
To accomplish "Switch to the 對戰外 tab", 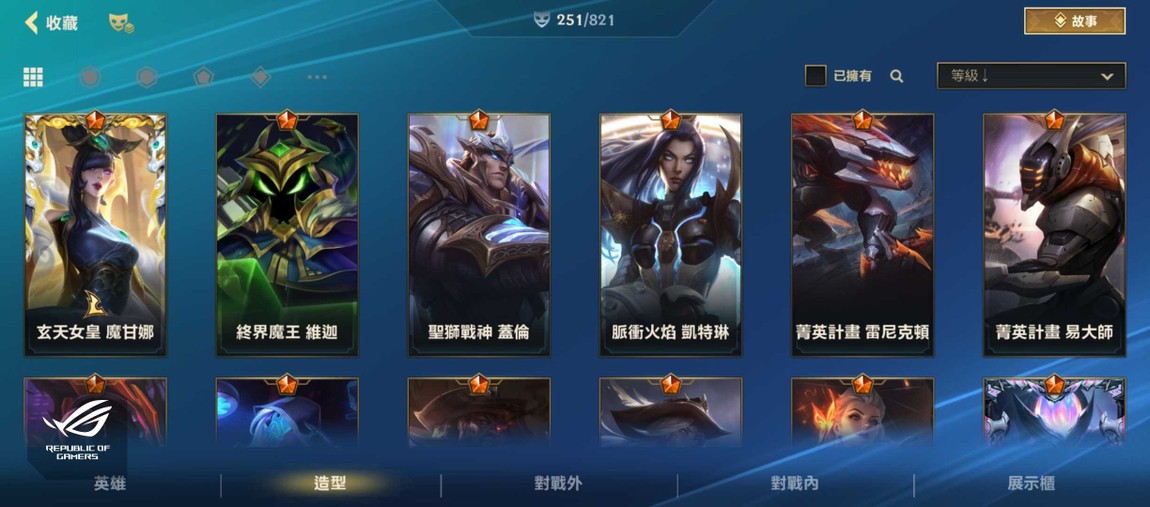I will 558,484.
